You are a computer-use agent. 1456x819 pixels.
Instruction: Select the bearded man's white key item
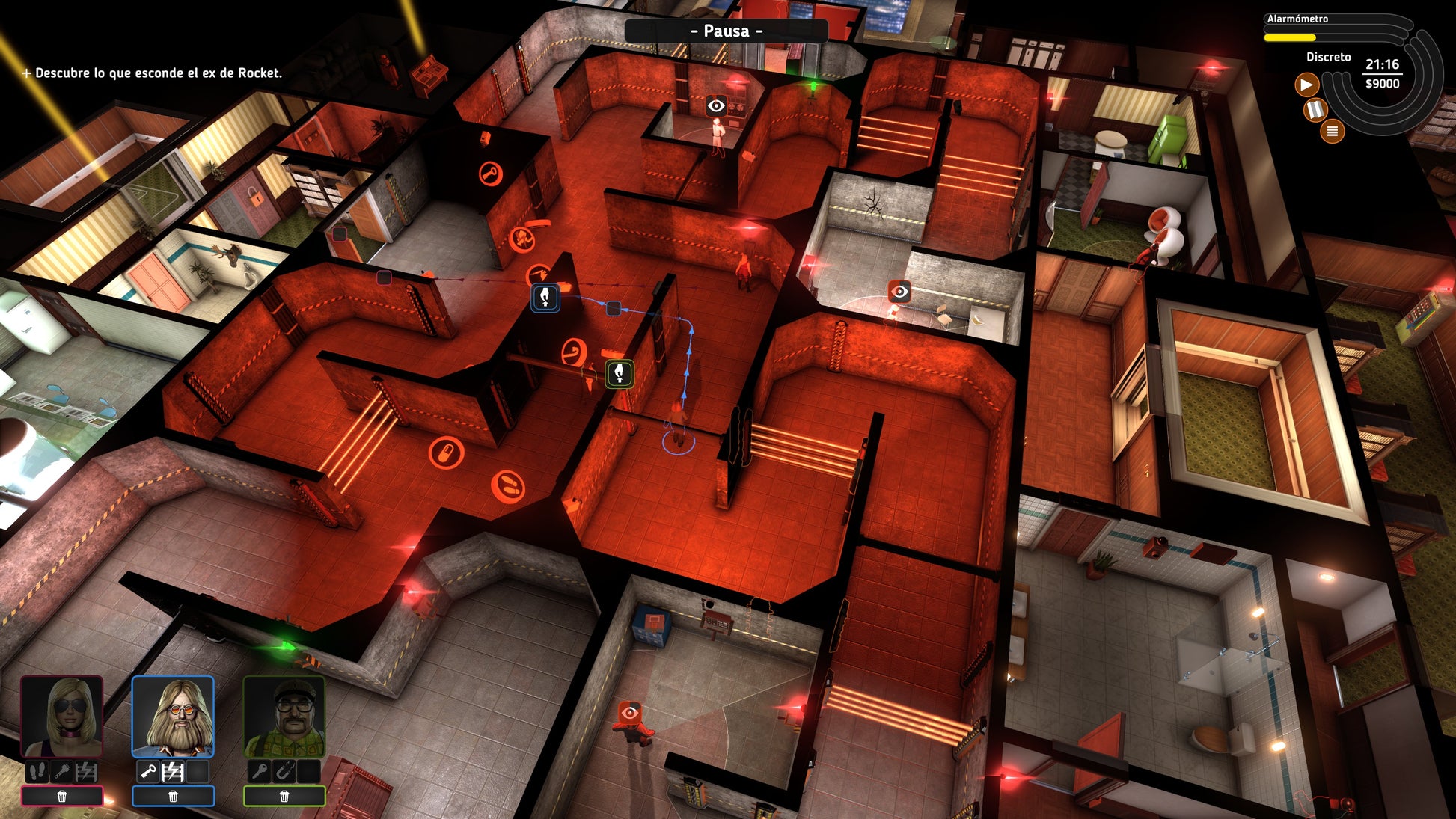point(148,772)
